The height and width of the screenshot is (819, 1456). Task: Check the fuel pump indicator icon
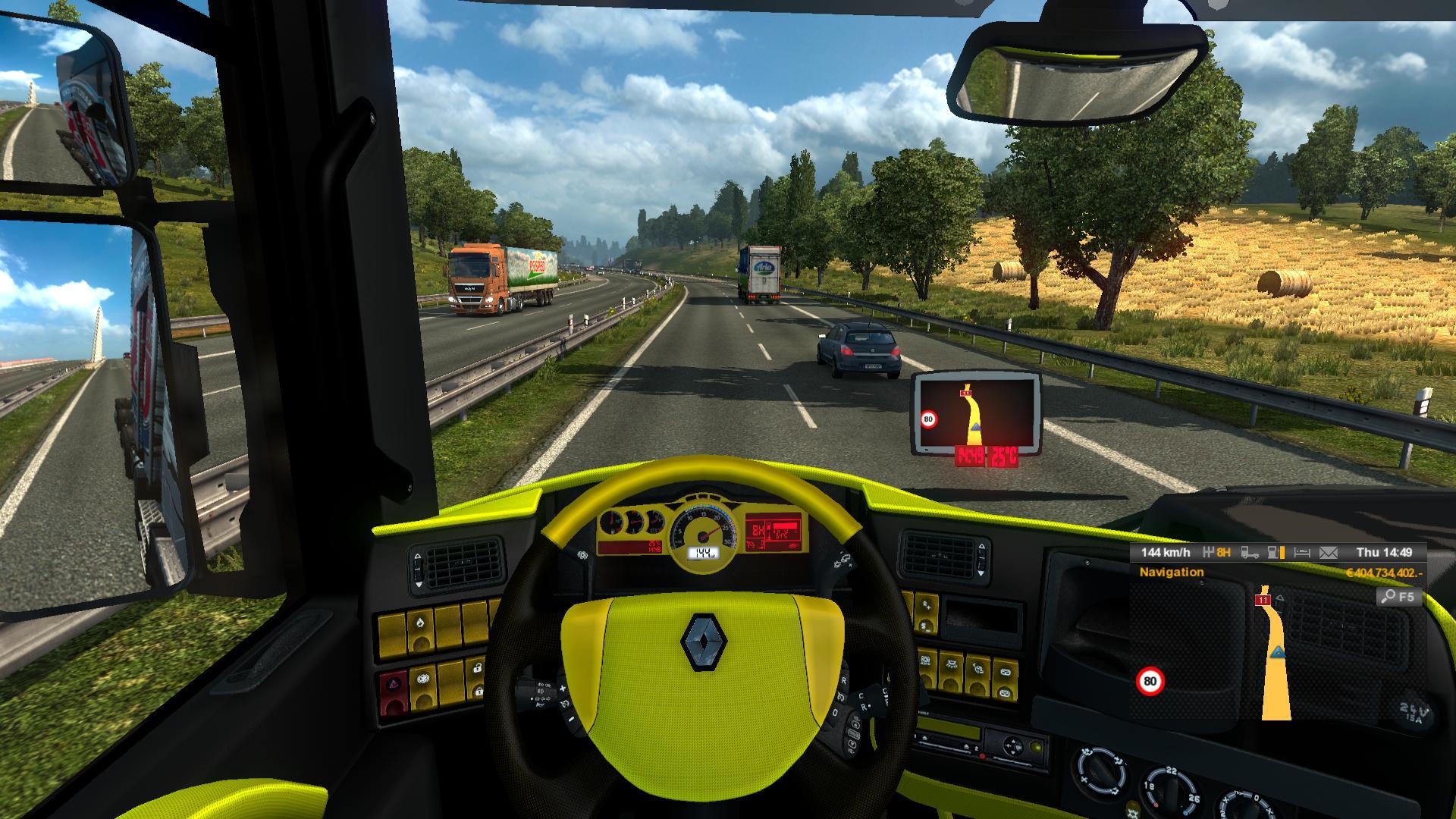1276,553
